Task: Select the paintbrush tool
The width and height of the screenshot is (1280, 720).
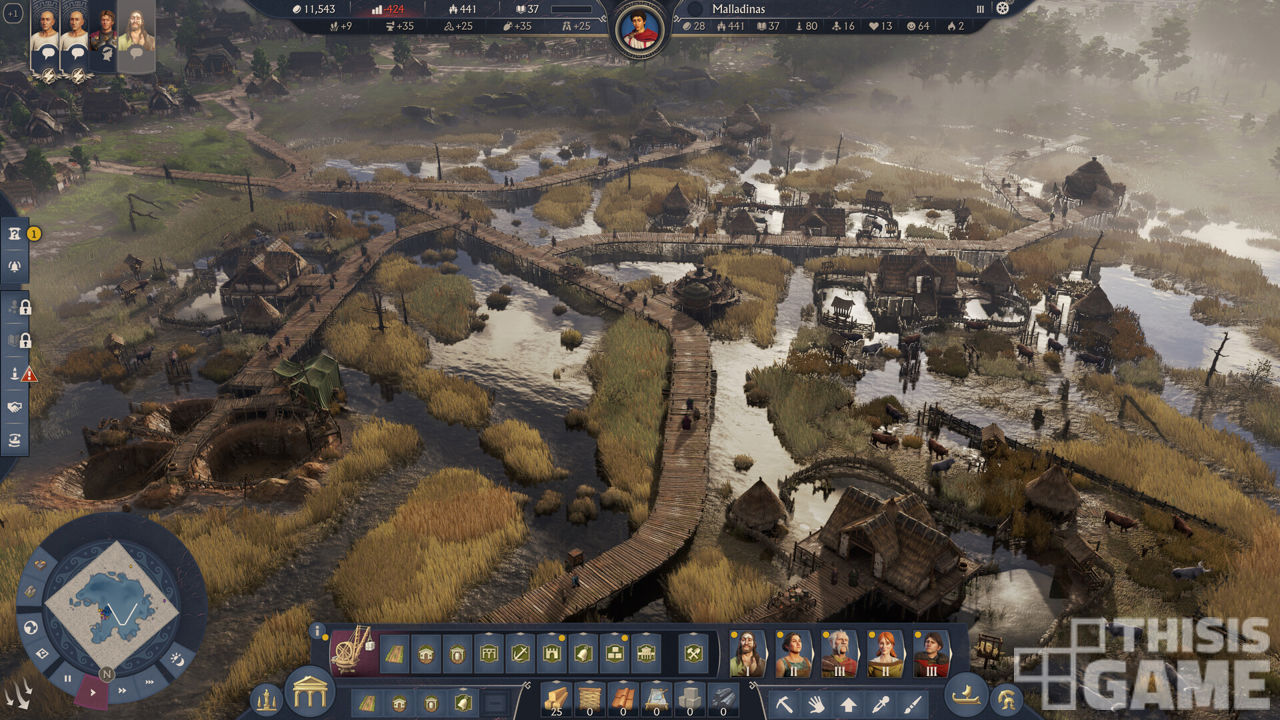Action: pos(912,703)
